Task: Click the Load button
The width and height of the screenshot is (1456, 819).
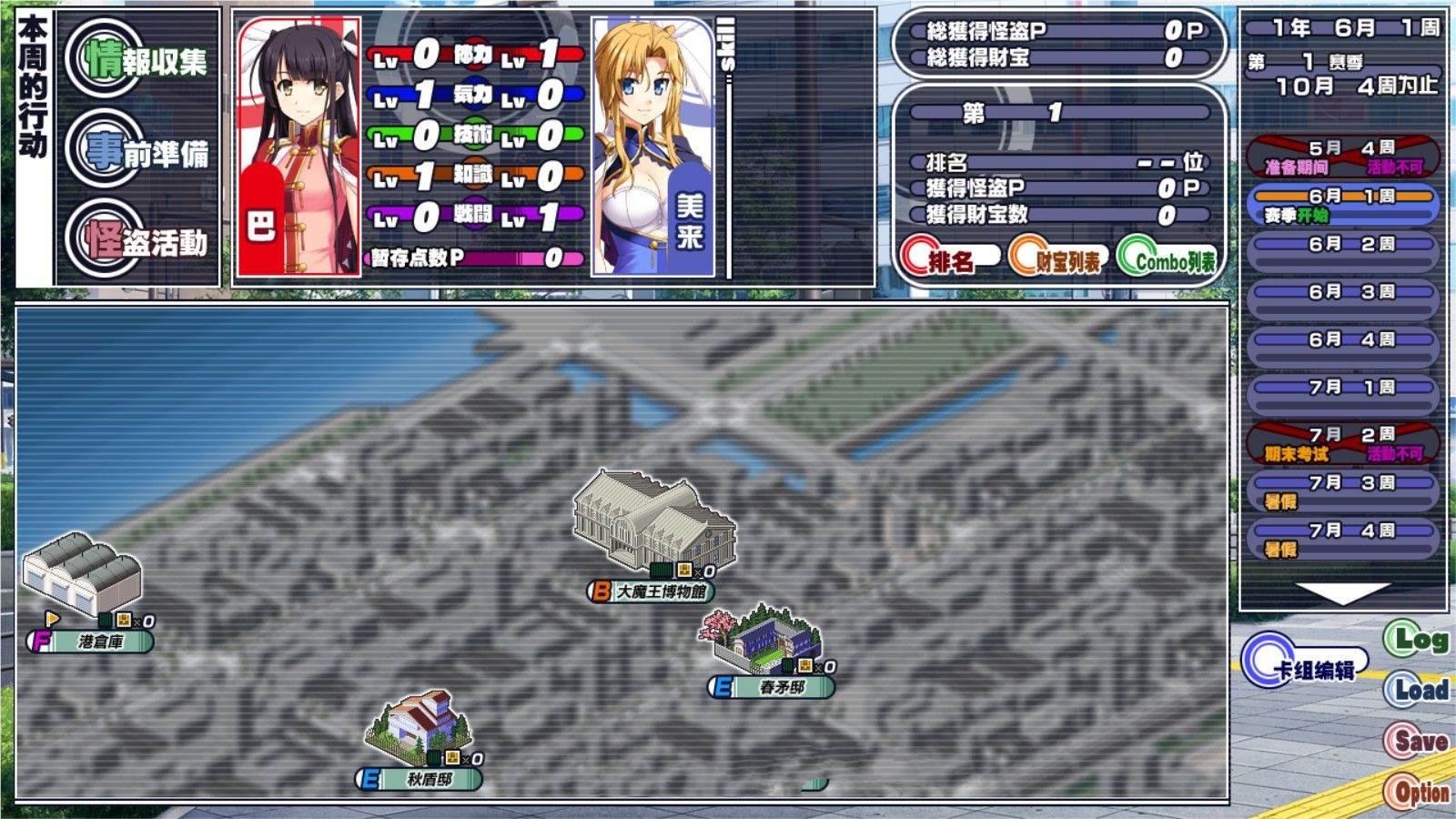Action: 1416,690
